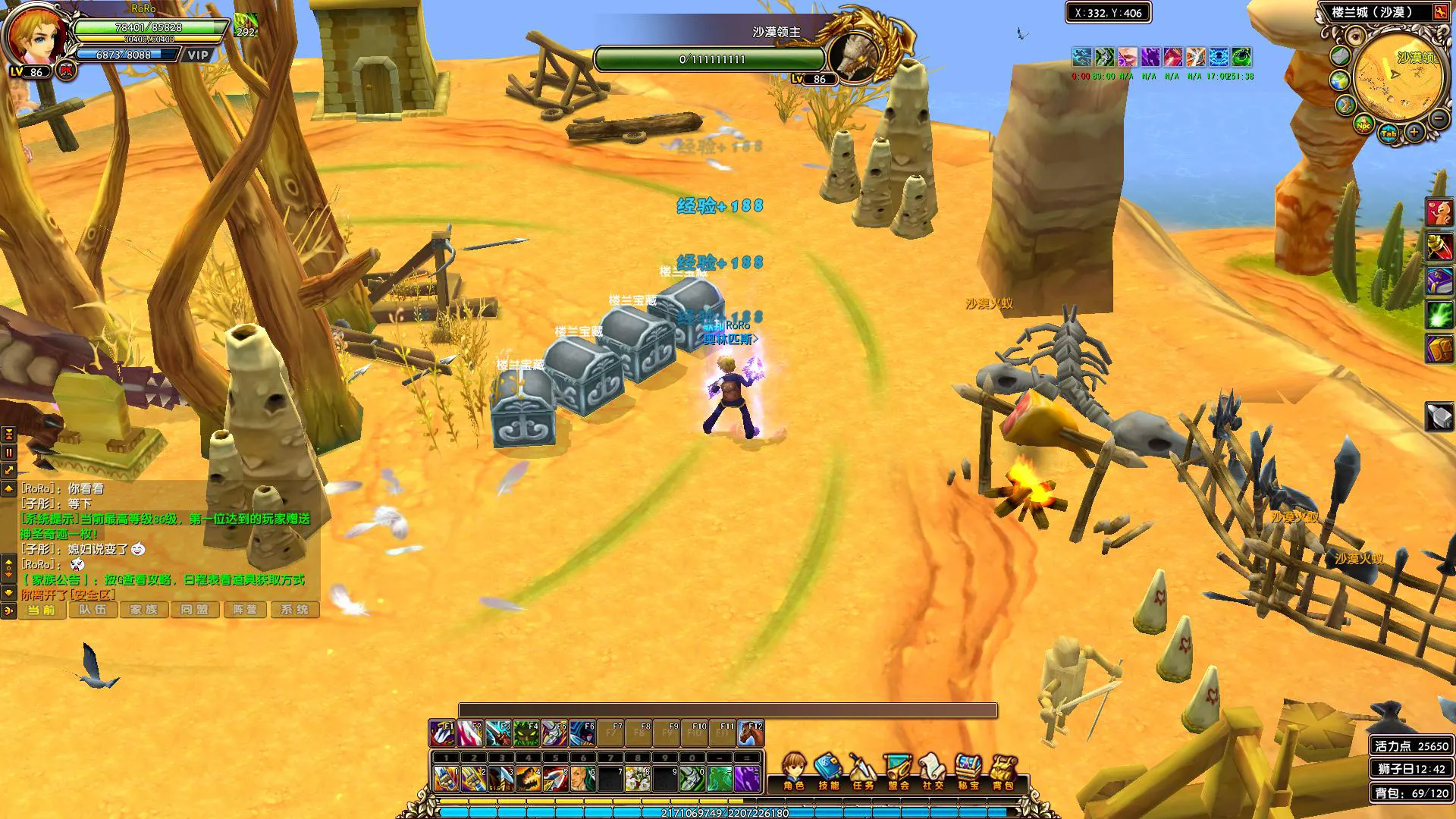Use the F12 horse mount skill
This screenshot has height=819, width=1456.
coord(751,734)
